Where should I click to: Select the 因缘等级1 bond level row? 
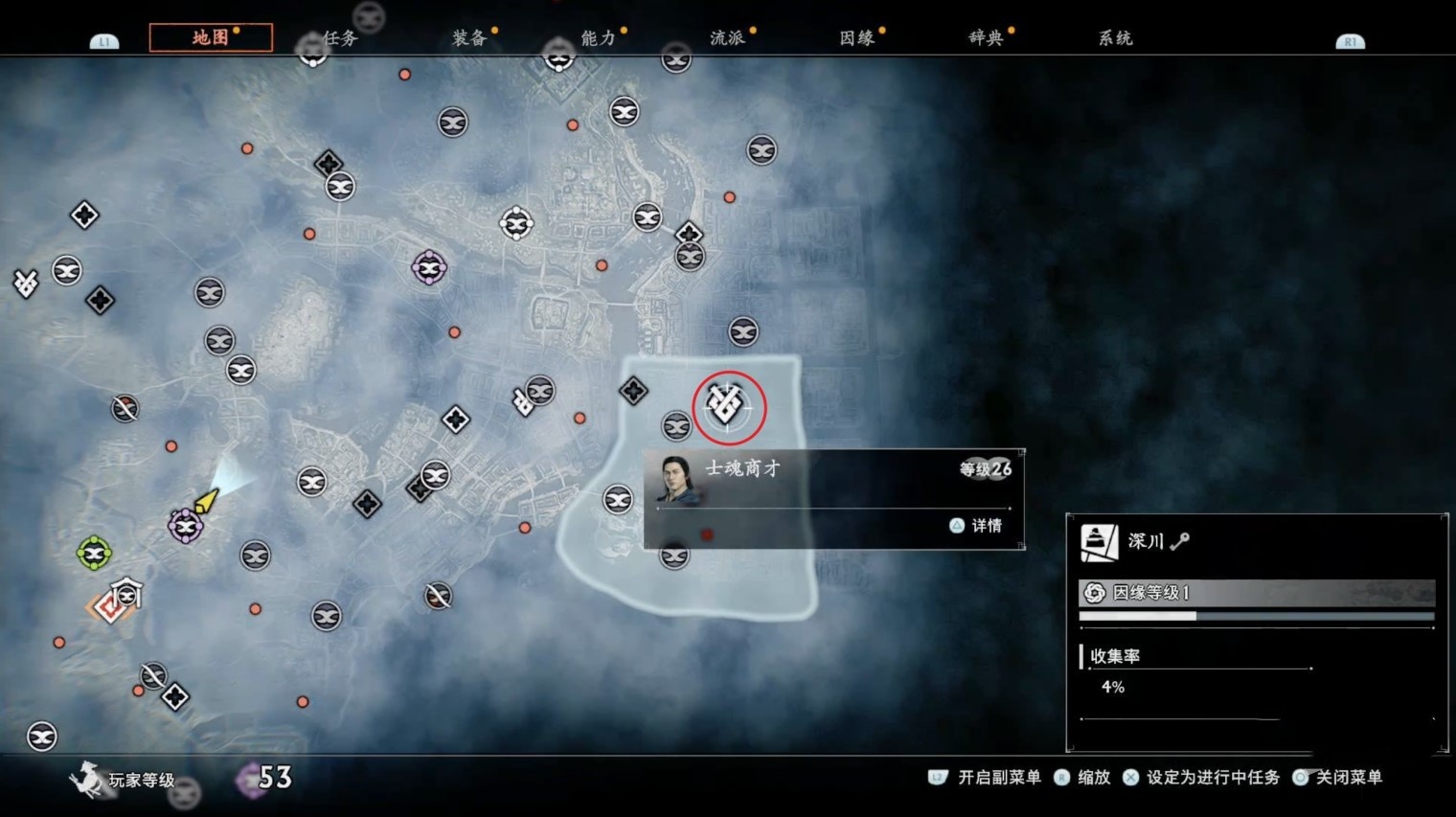[1255, 593]
